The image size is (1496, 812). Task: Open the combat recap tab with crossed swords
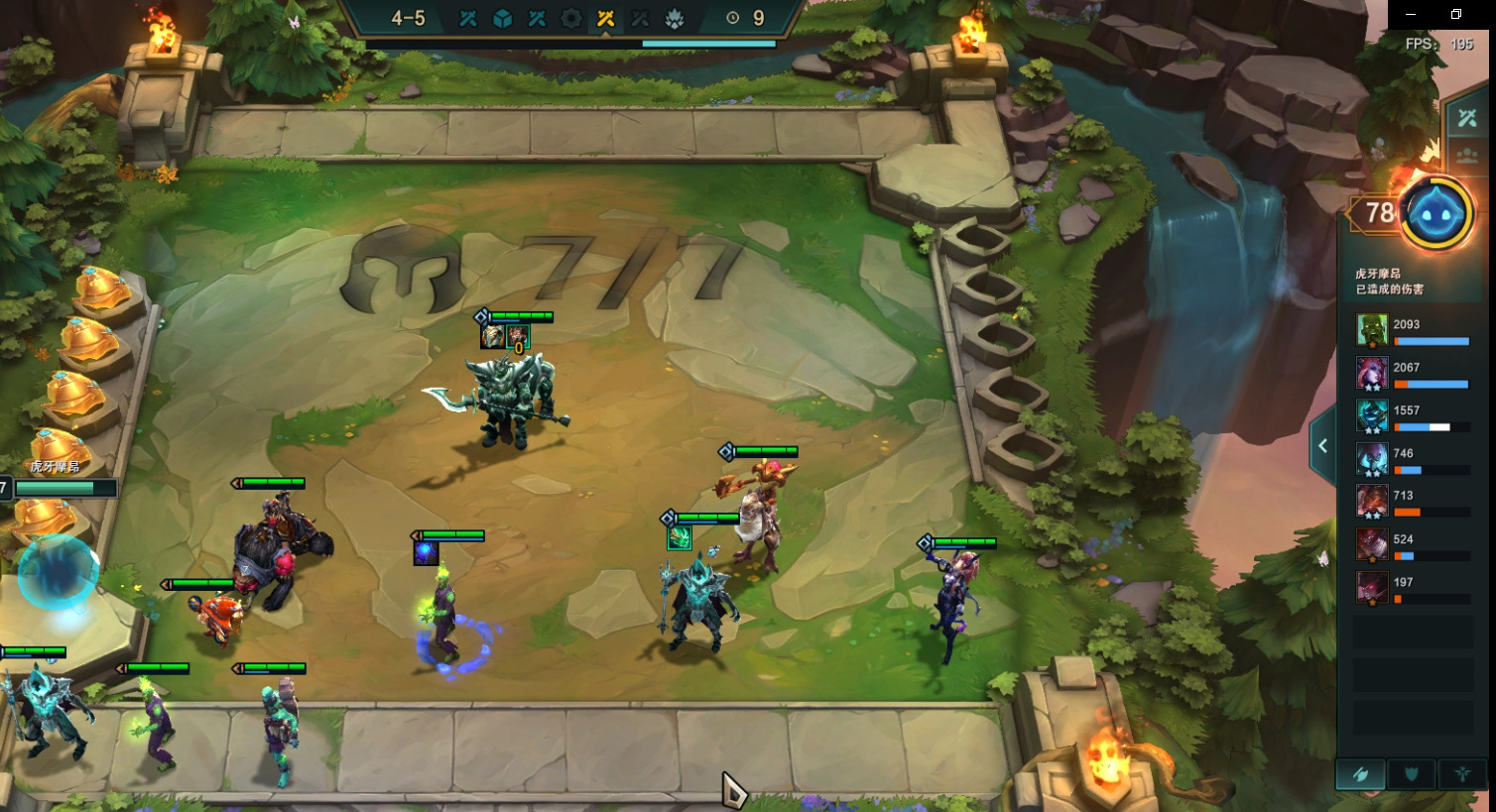point(1466,119)
